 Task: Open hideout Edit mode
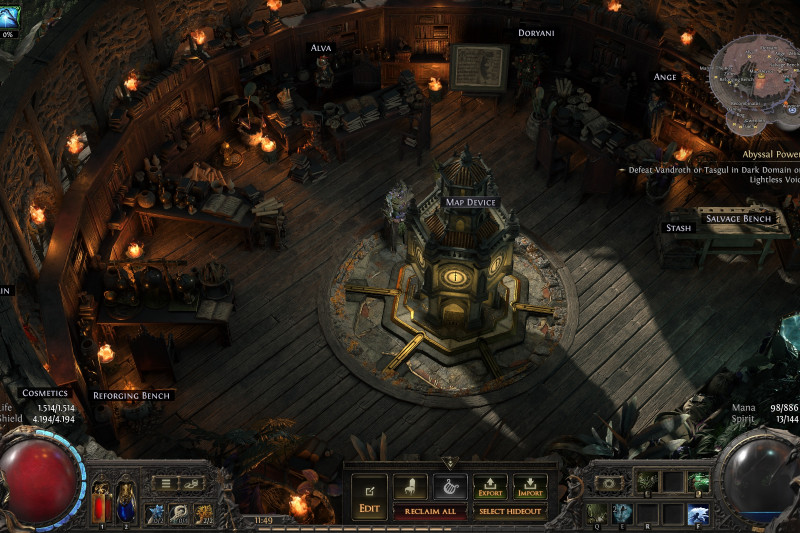(369, 496)
